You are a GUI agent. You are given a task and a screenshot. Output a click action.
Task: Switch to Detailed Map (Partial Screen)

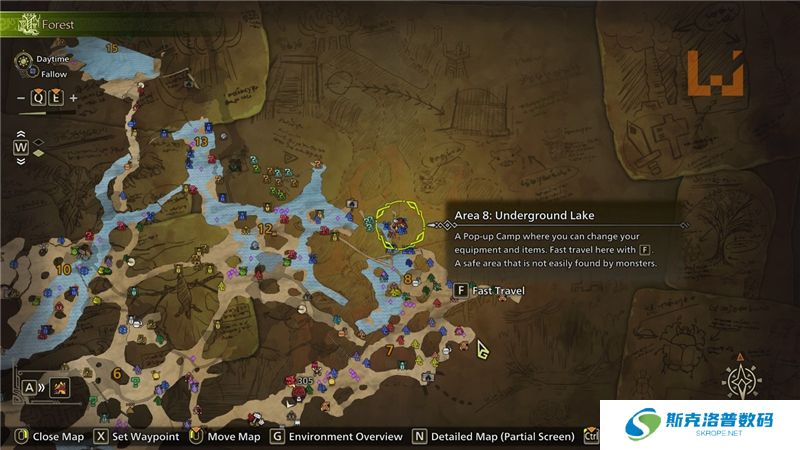483,436
